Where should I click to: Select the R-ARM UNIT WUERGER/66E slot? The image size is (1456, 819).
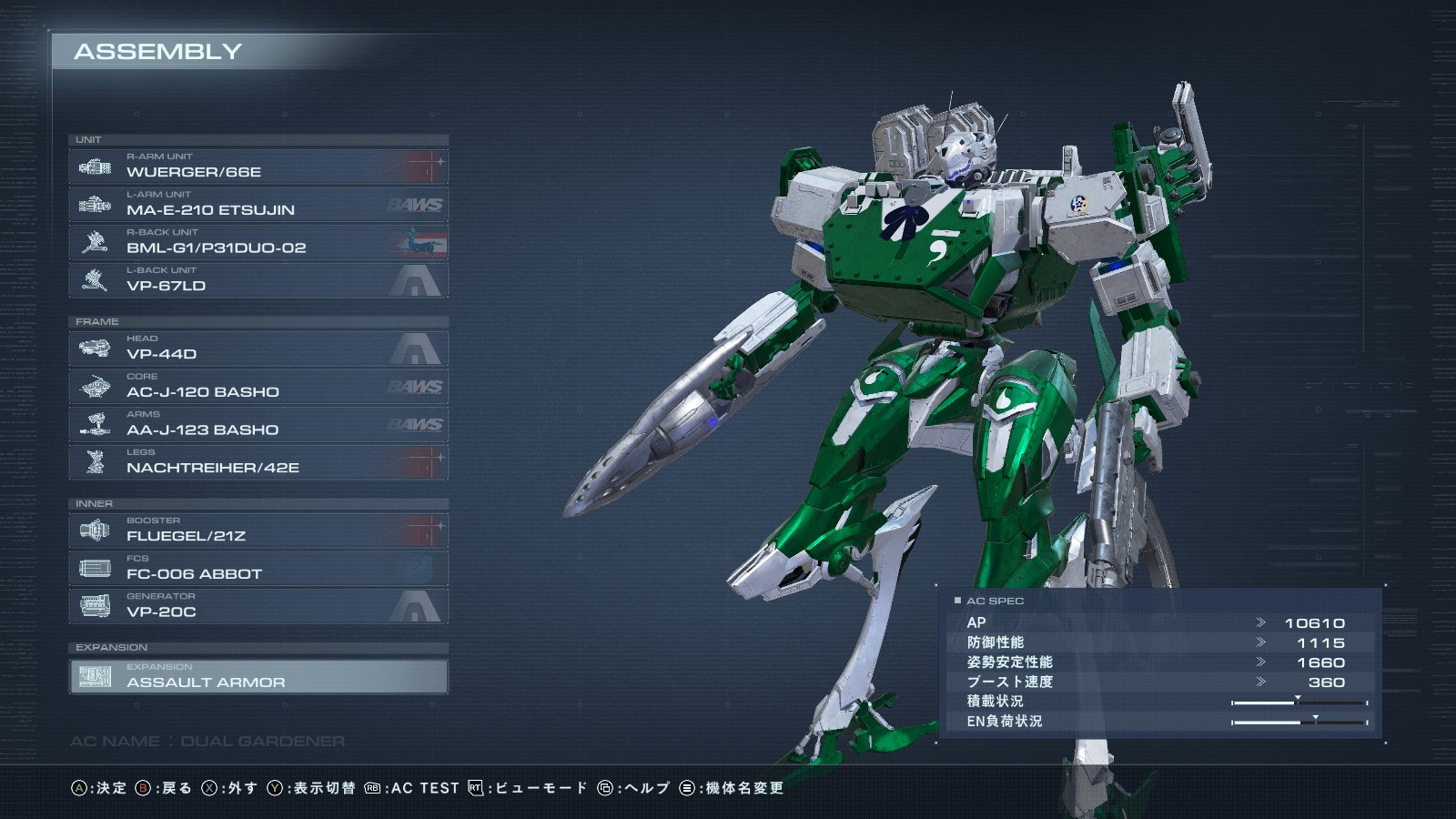pos(258,167)
